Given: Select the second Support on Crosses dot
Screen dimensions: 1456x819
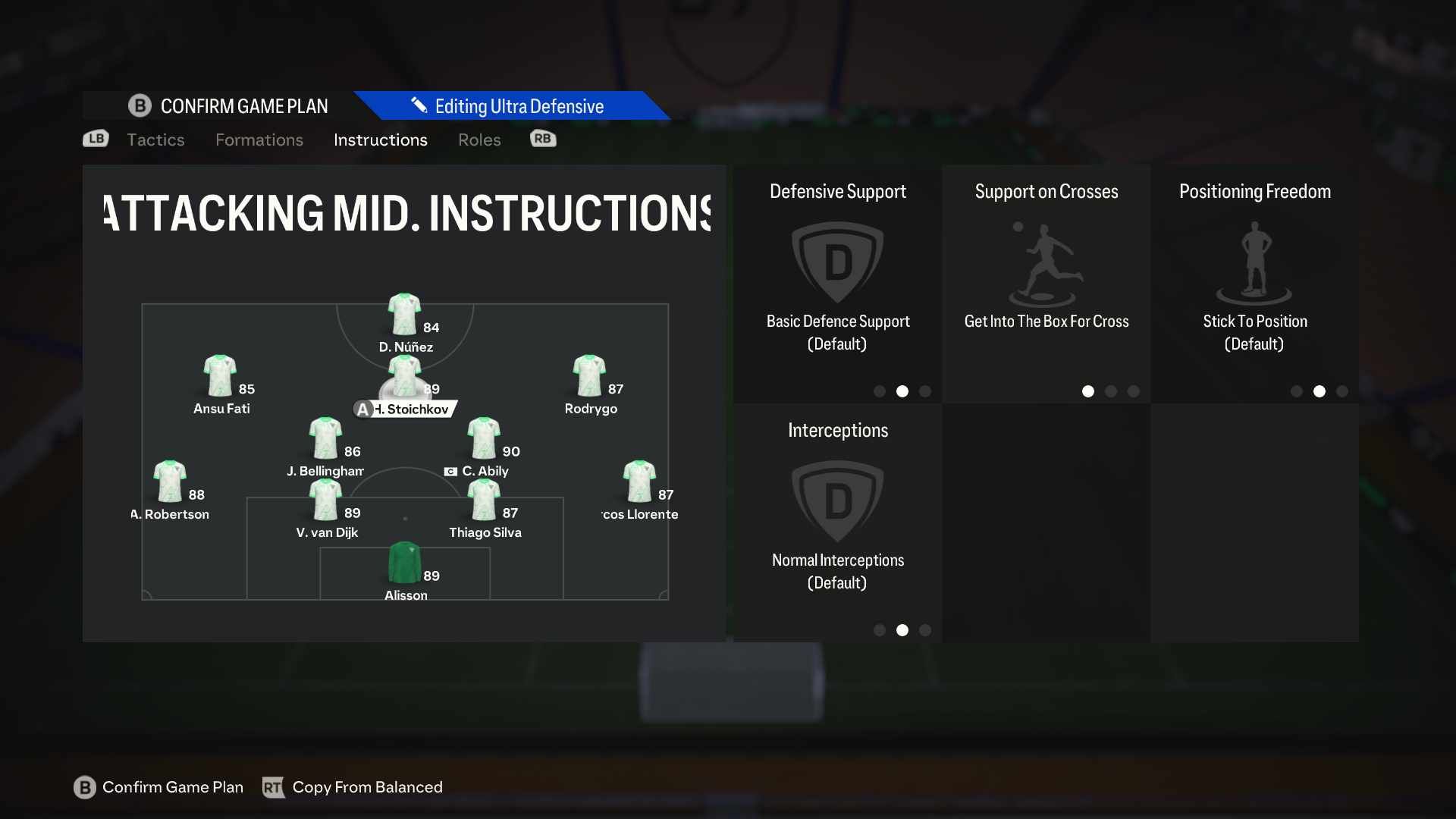Looking at the screenshot, I should [1111, 391].
